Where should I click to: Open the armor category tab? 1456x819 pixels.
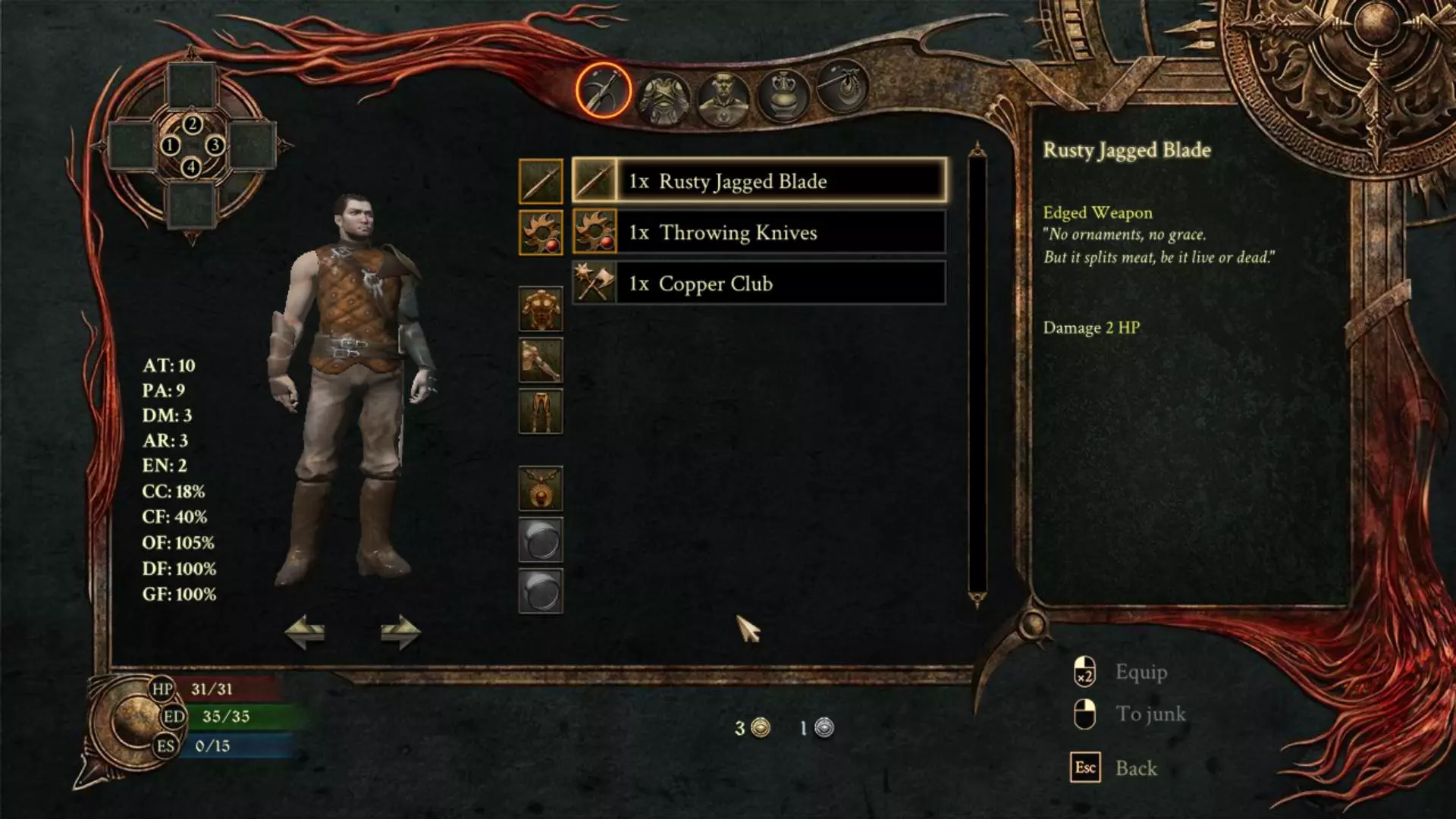664,97
